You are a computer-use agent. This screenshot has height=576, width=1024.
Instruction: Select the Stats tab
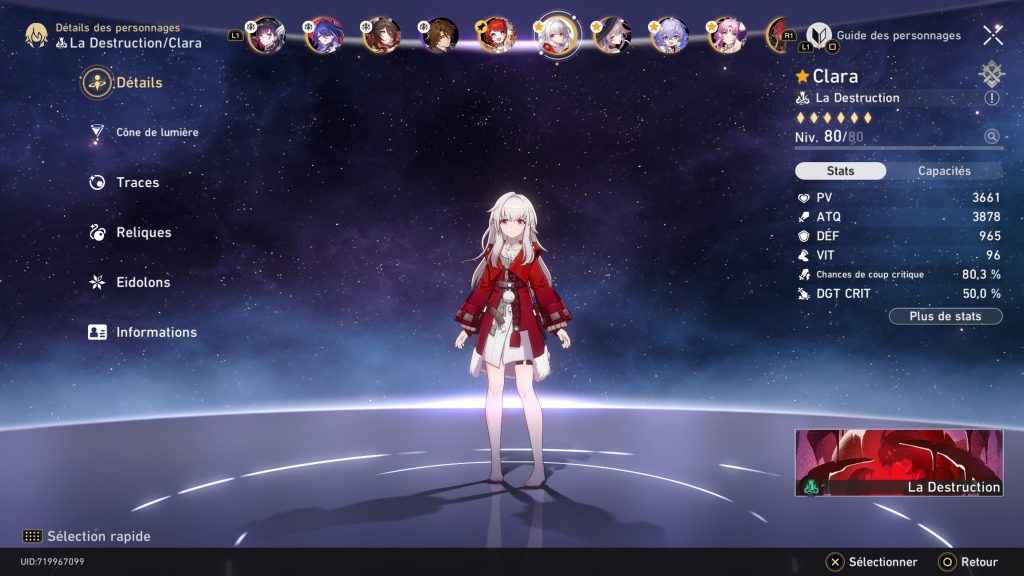point(841,171)
